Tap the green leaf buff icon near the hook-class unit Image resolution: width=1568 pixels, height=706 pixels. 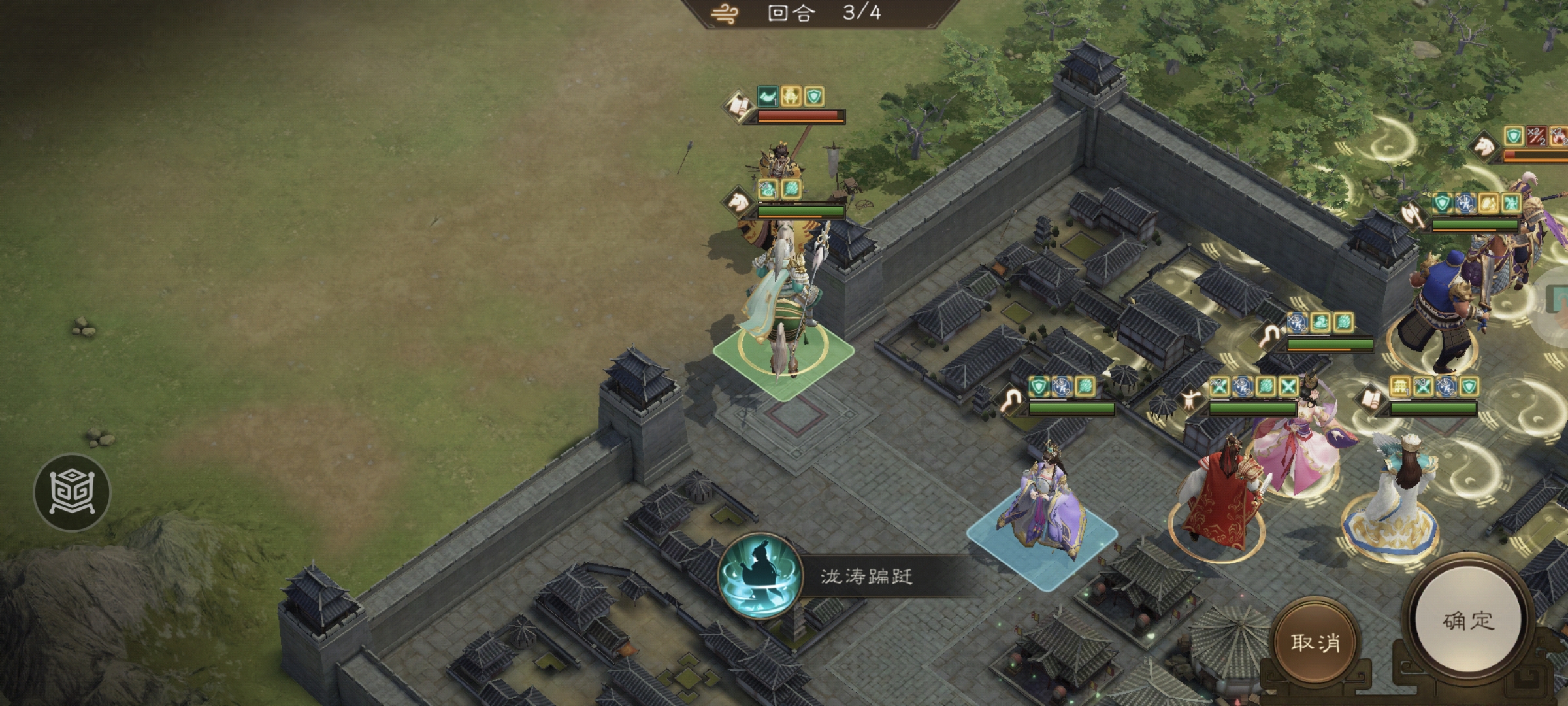1085,384
